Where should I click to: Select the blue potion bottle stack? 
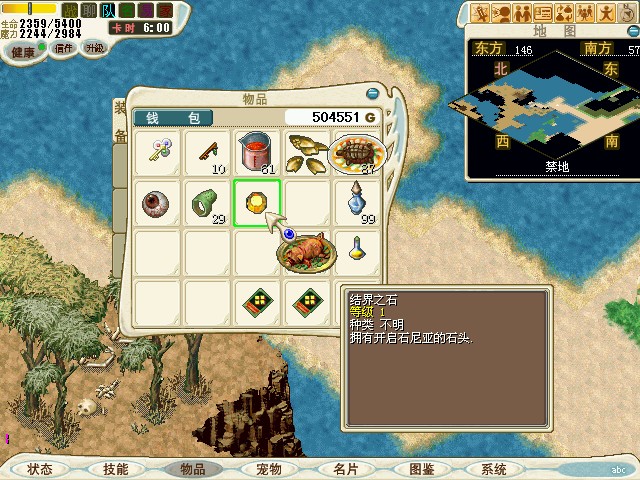coord(358,201)
